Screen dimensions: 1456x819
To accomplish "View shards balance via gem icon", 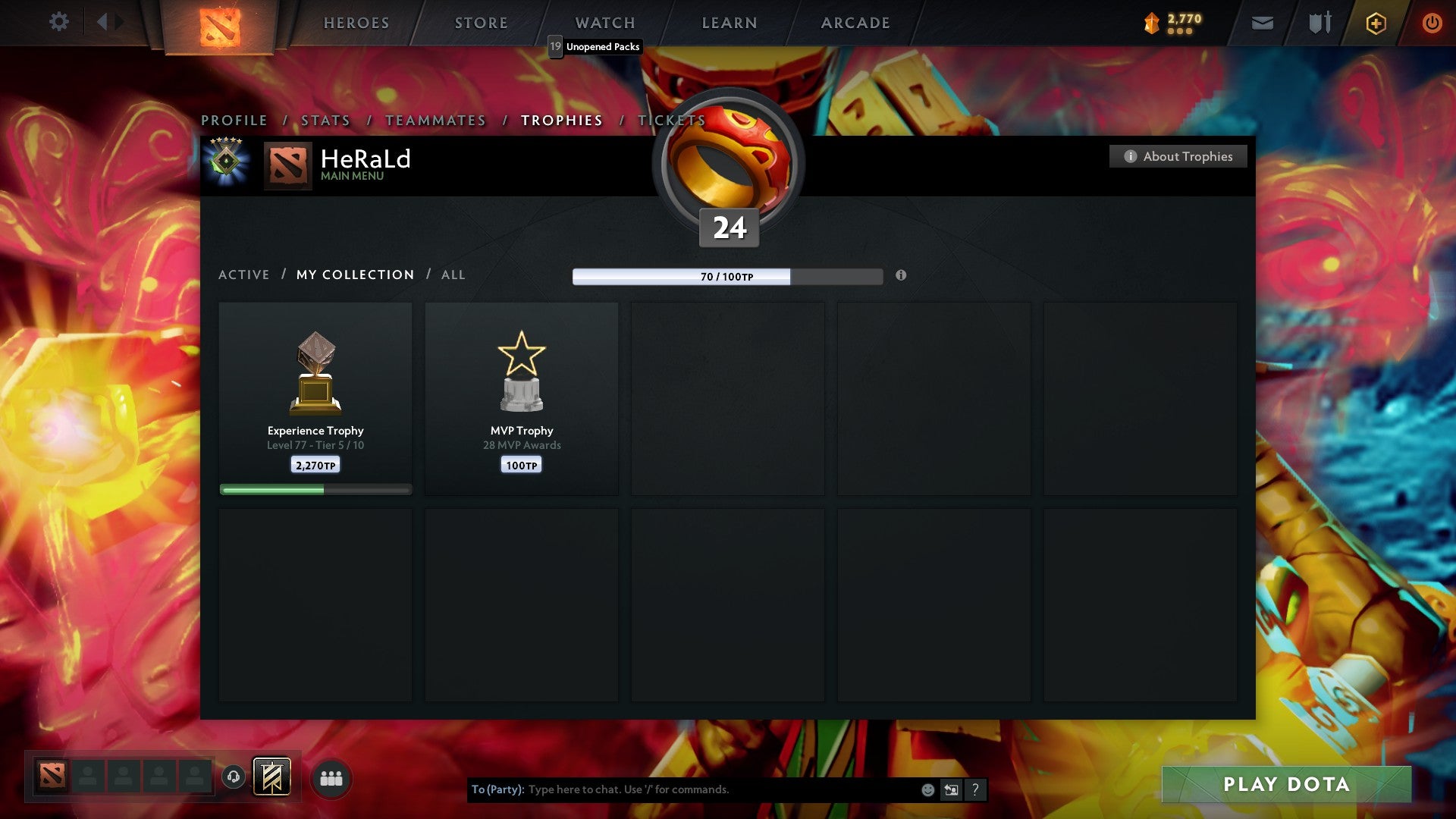I will click(x=1150, y=23).
